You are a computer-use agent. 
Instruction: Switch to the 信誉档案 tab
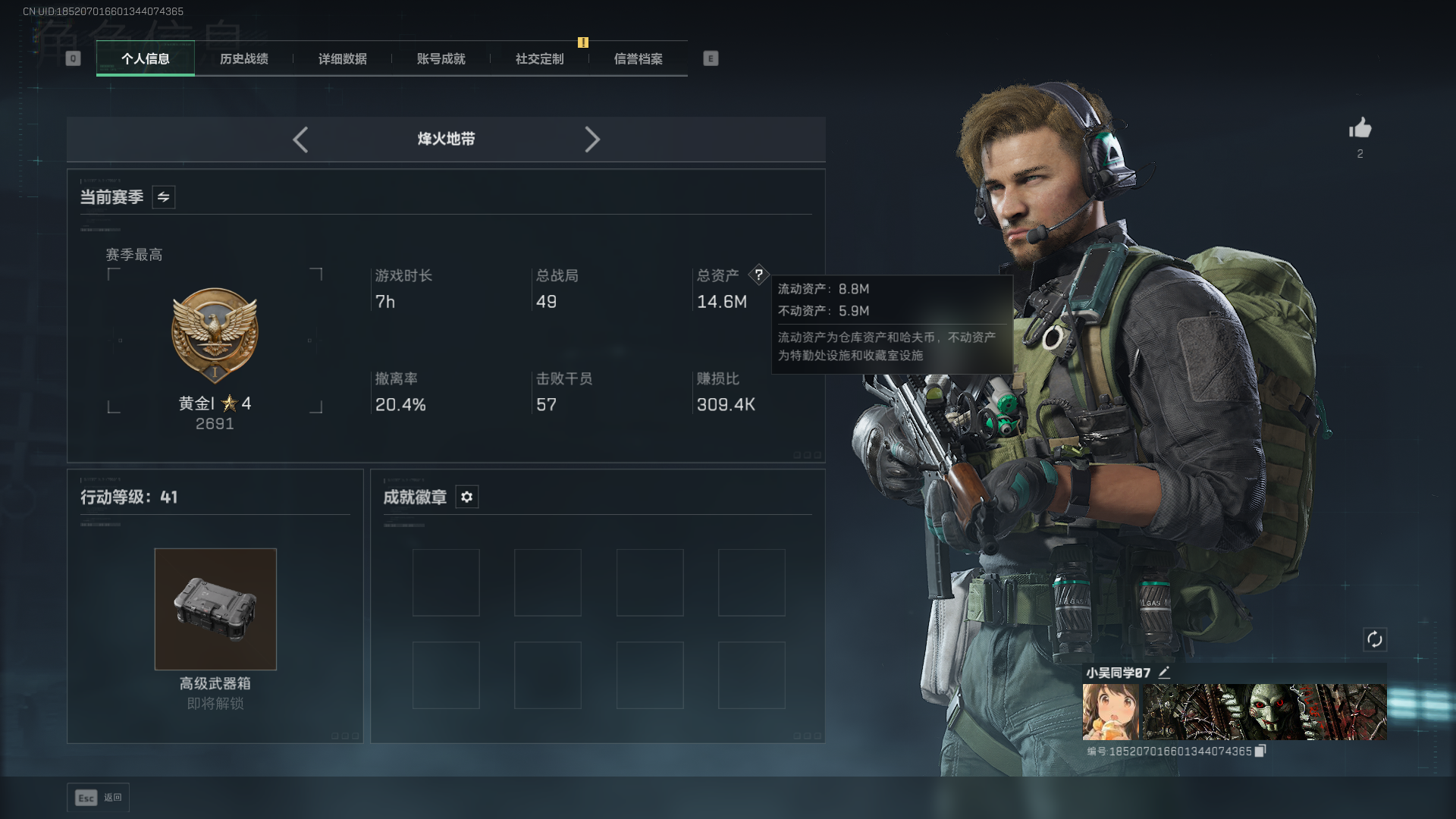tap(638, 59)
